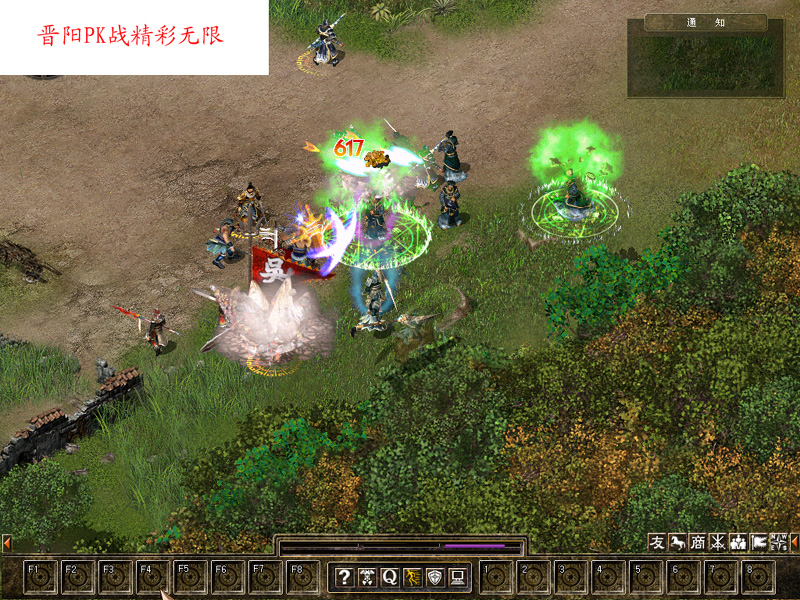The image size is (800, 600).
Task: Open the 友 friends list button
Action: pos(657,542)
